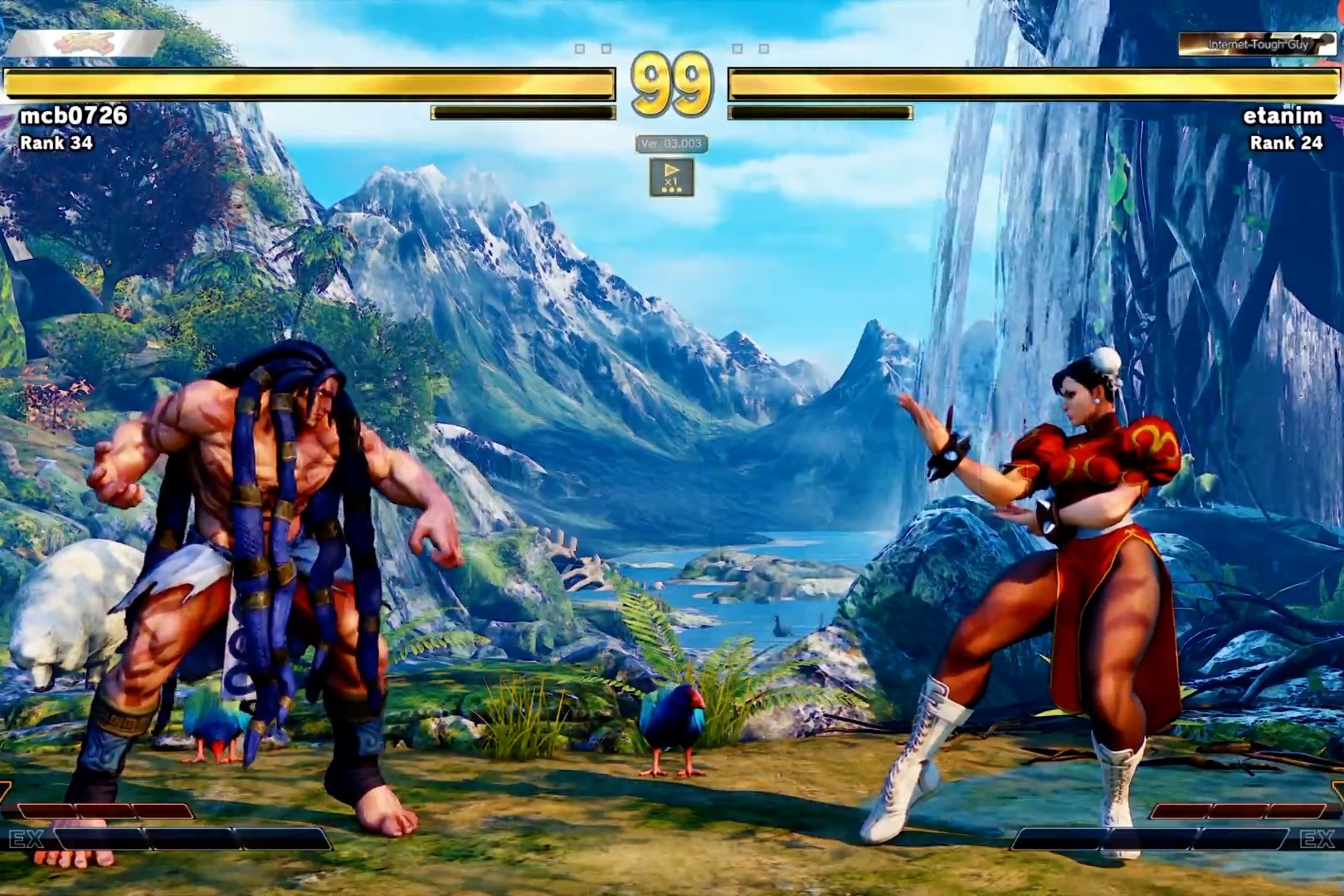Screen dimensions: 1344x896
Task: Select the Street Fighter logo title plate
Action: (85, 44)
